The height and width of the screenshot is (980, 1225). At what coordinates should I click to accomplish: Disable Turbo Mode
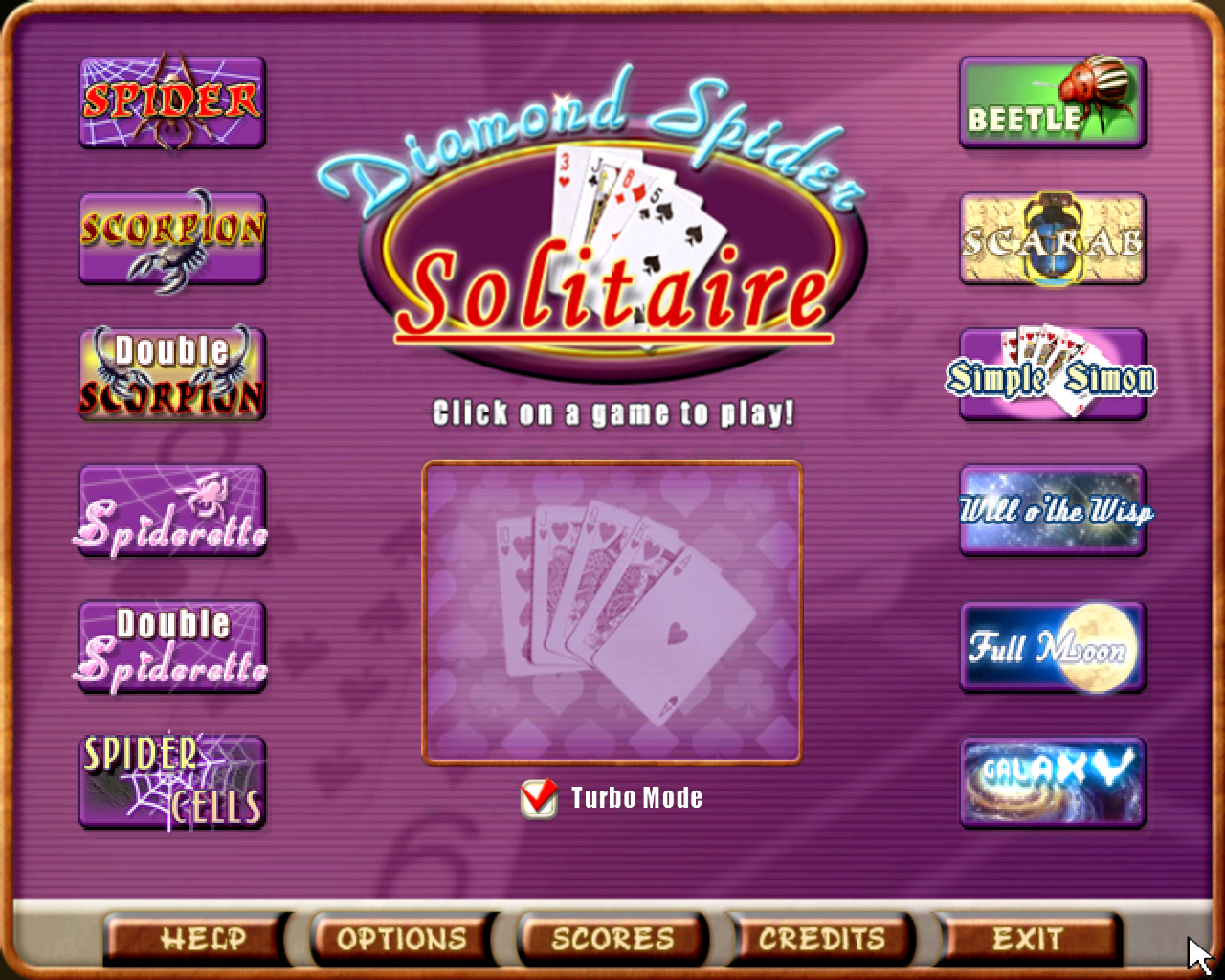click(x=539, y=797)
